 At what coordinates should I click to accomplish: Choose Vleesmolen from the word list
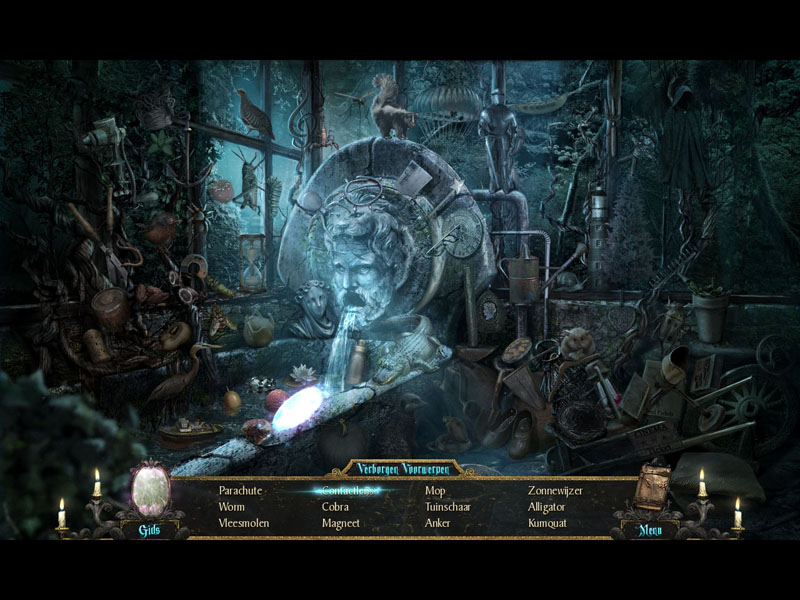pos(244,523)
